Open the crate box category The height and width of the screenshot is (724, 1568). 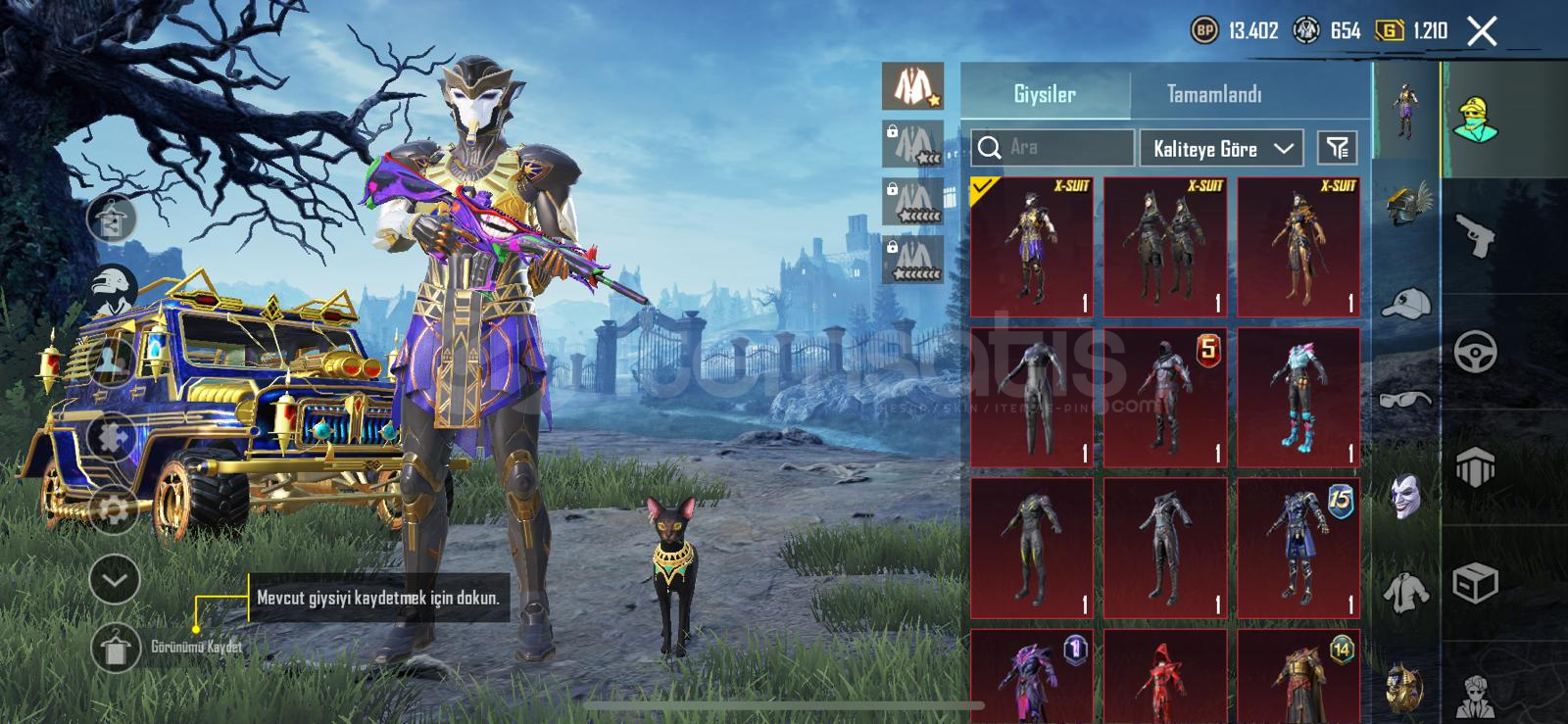point(1475,583)
